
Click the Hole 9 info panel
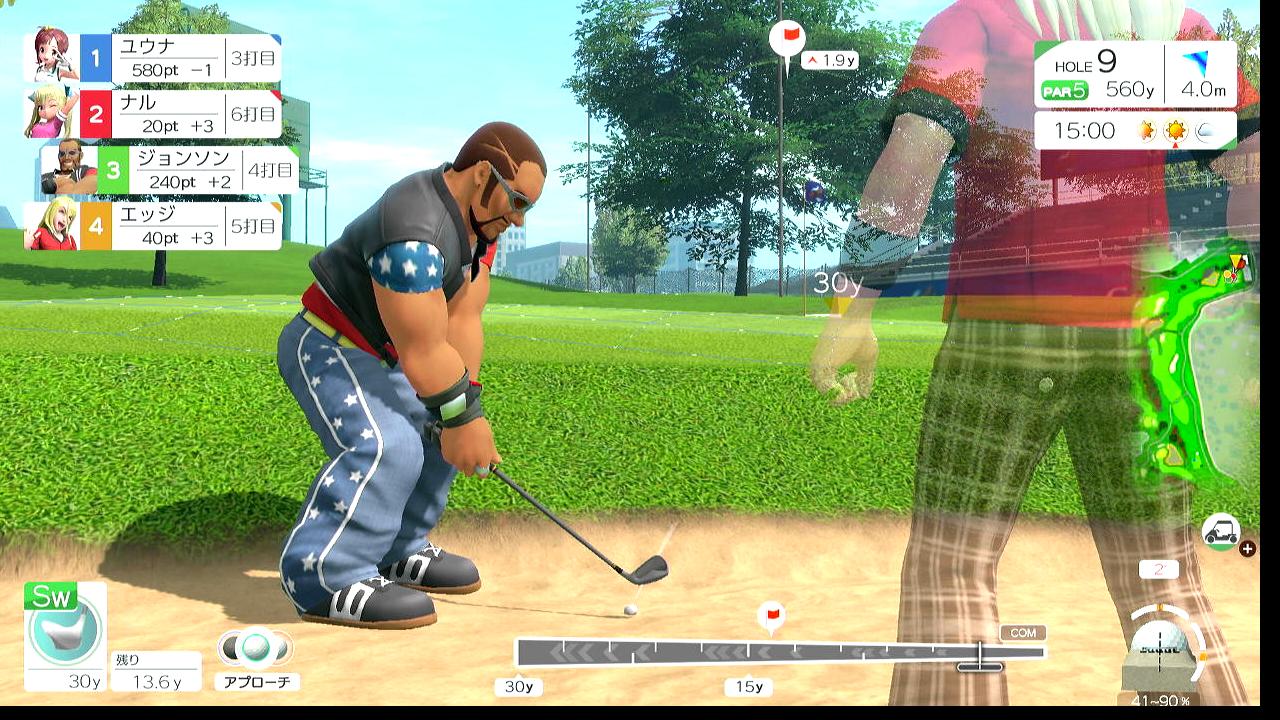[1135, 75]
